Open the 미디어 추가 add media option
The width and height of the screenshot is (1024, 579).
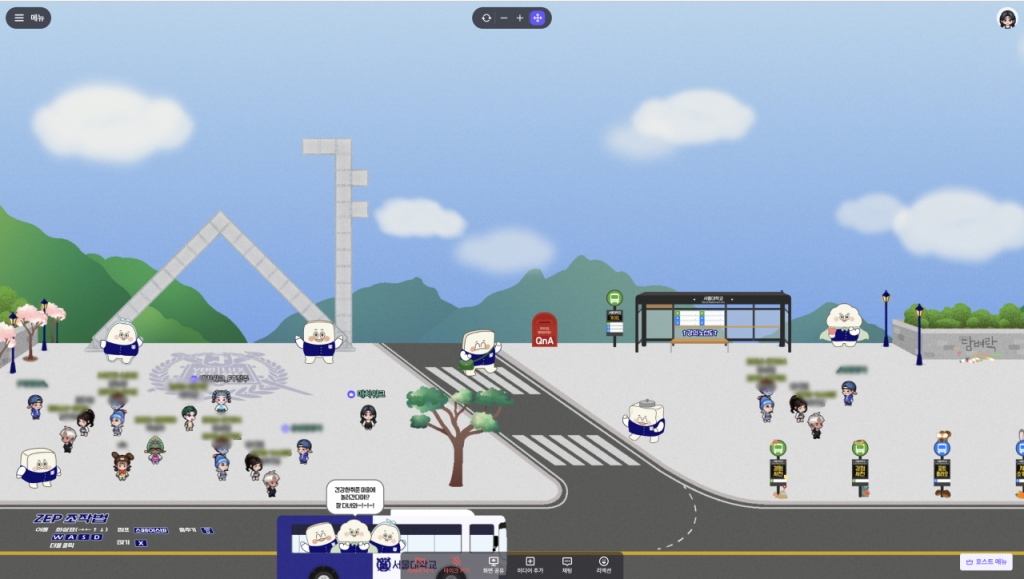click(530, 565)
